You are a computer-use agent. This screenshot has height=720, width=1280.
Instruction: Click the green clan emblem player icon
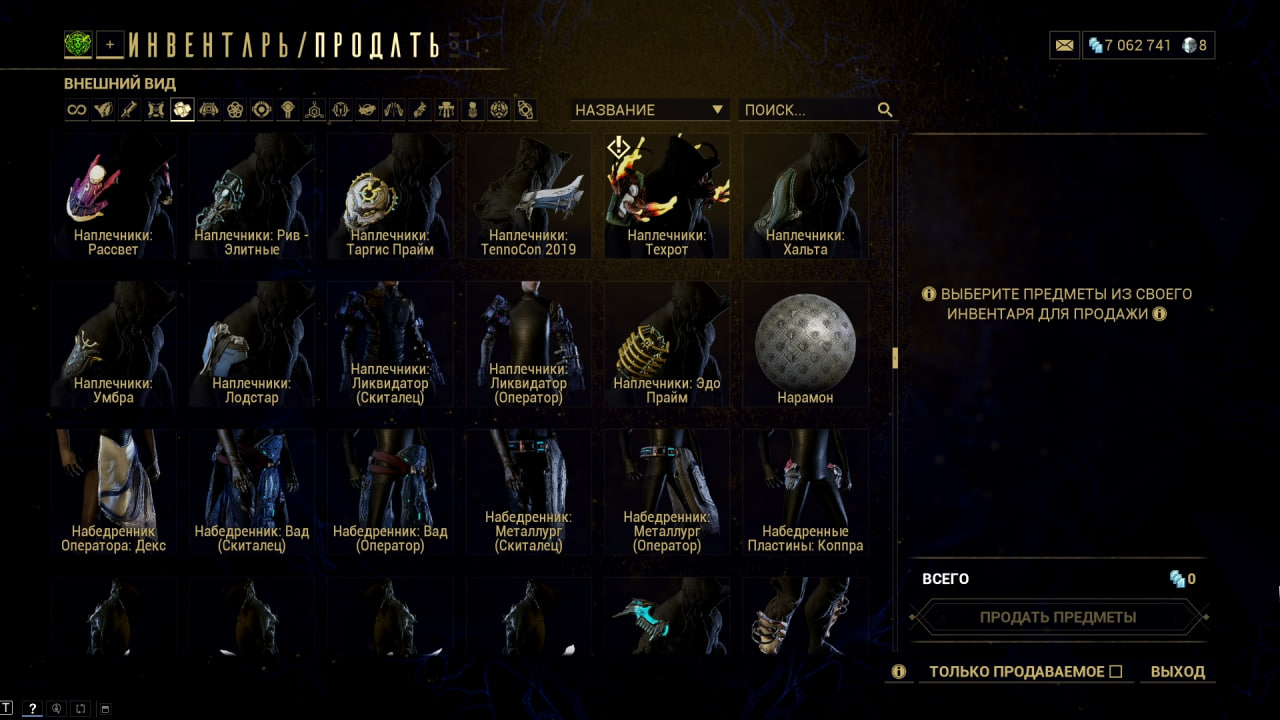click(x=78, y=44)
